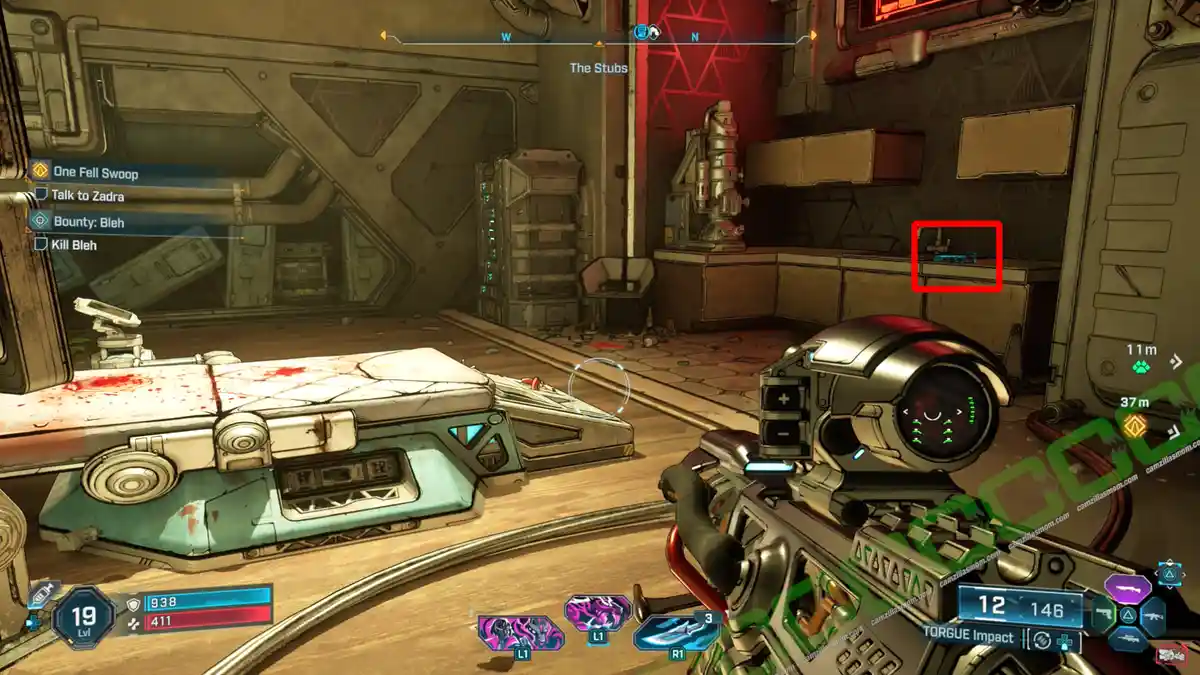Select the One Fell Swoop mission tracker
The height and width of the screenshot is (675, 1200).
click(95, 173)
